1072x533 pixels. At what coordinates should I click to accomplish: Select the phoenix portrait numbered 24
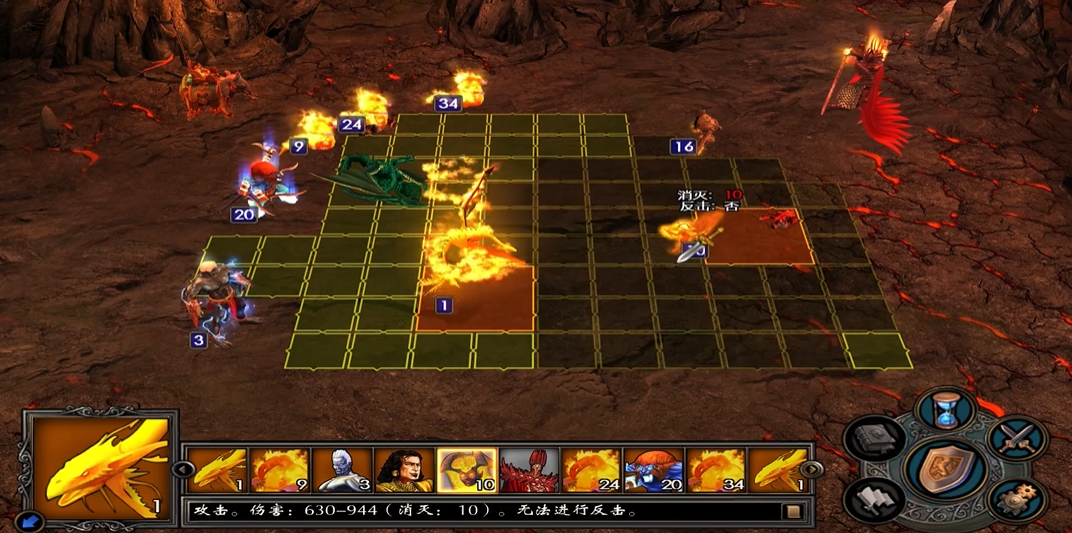pos(591,470)
